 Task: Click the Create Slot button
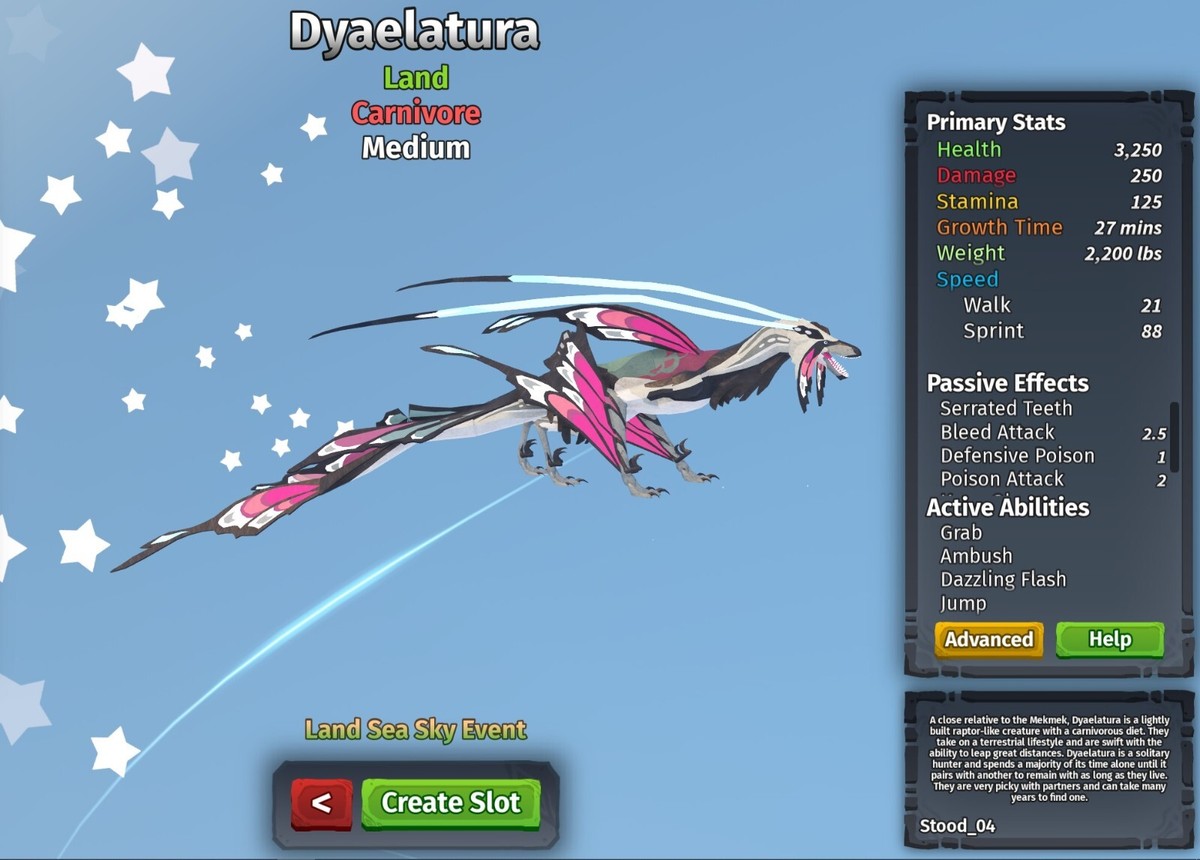click(x=450, y=803)
